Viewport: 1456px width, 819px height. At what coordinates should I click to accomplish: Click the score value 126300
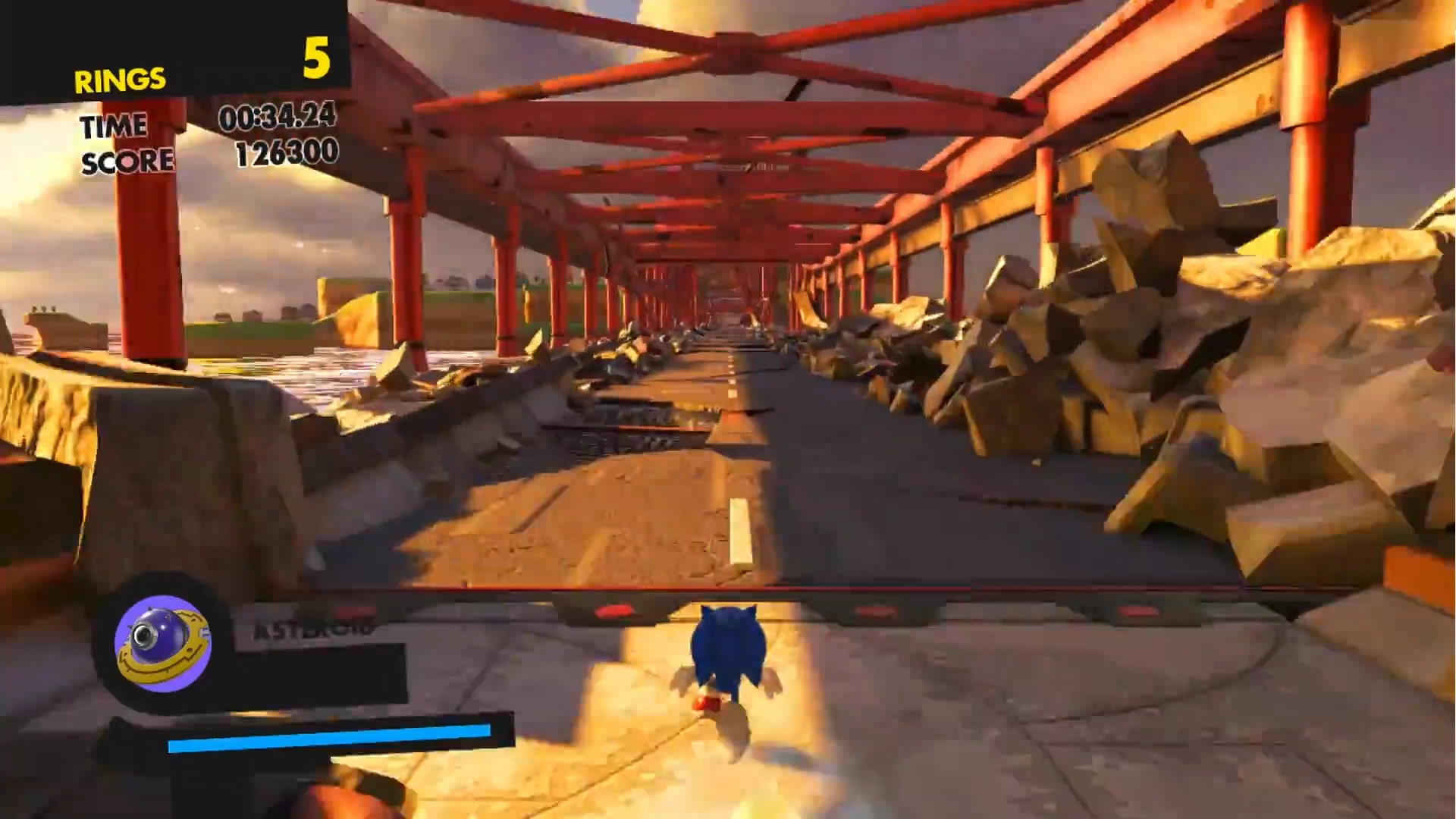point(288,154)
